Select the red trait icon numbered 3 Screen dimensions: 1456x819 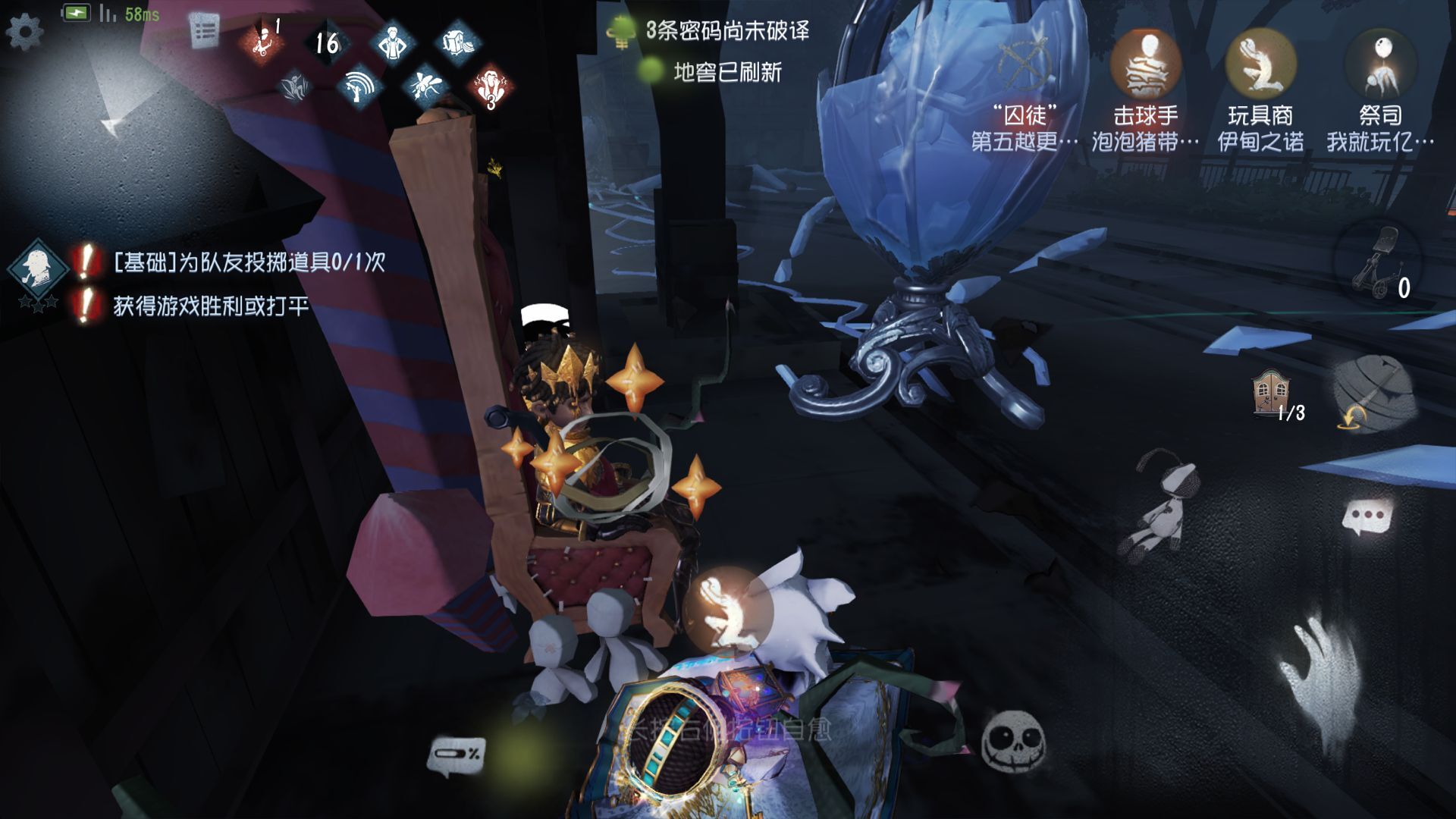(491, 86)
